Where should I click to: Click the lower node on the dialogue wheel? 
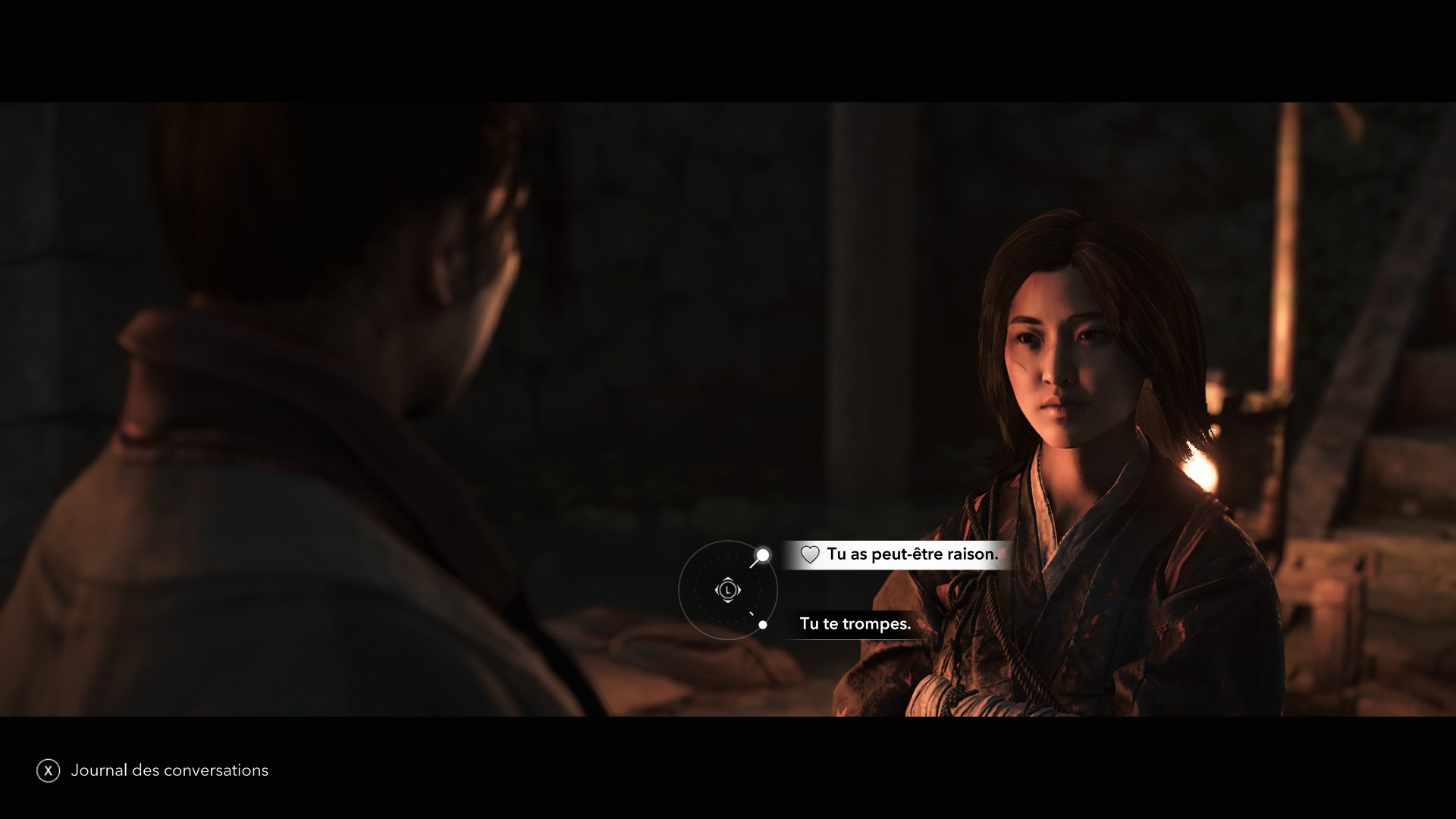click(763, 625)
